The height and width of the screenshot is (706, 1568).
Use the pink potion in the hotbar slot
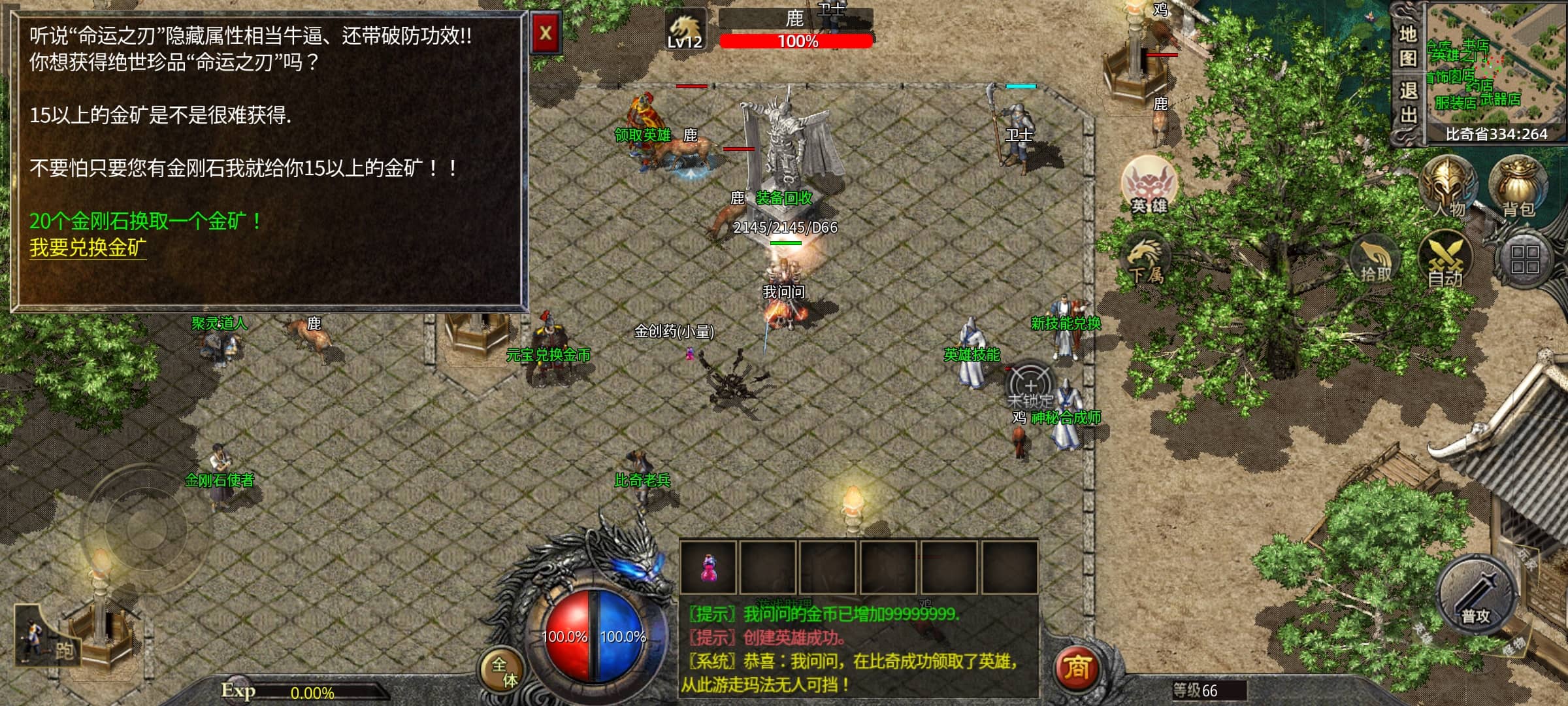point(708,567)
